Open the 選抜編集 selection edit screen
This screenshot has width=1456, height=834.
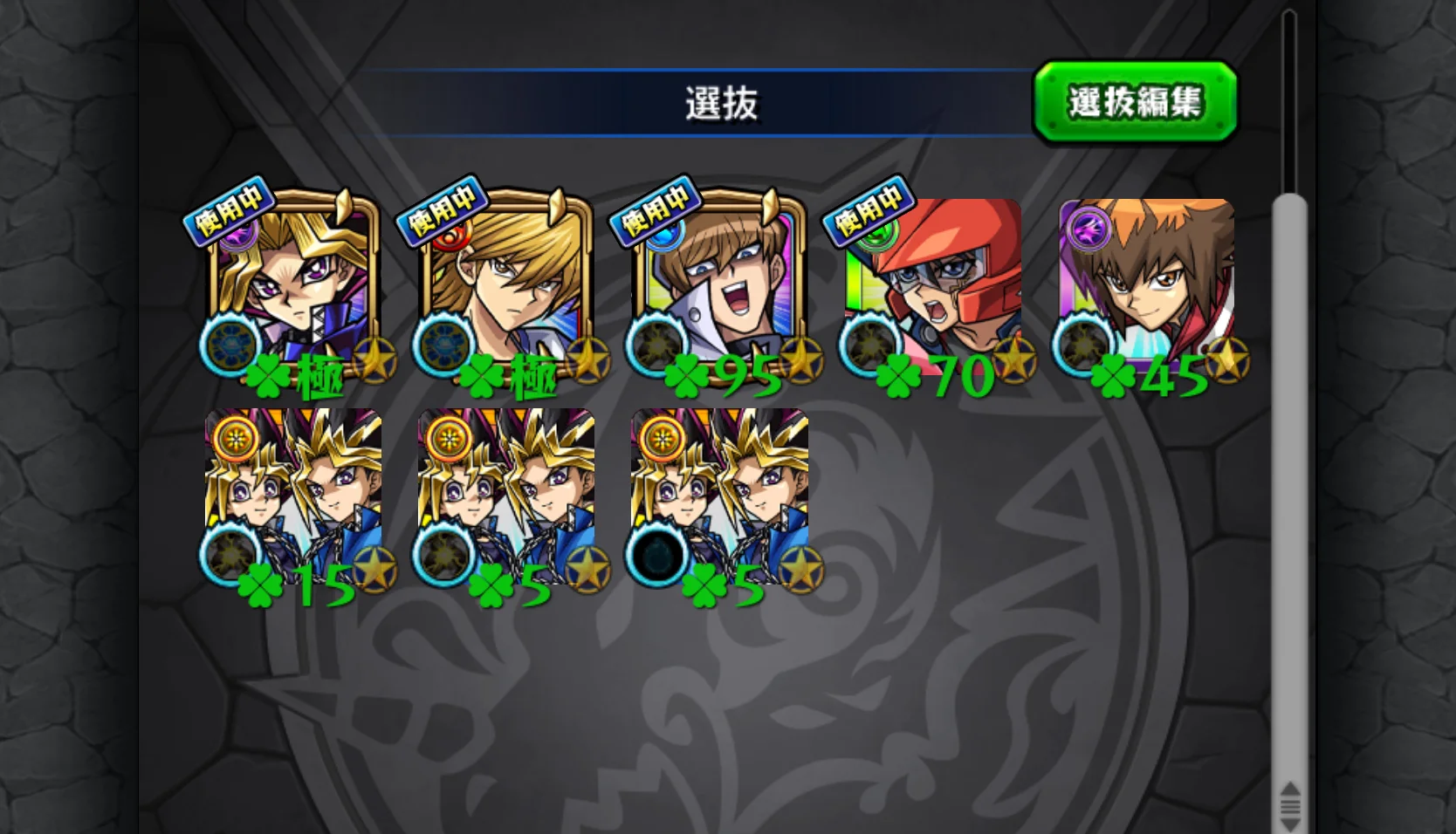coord(1137,102)
